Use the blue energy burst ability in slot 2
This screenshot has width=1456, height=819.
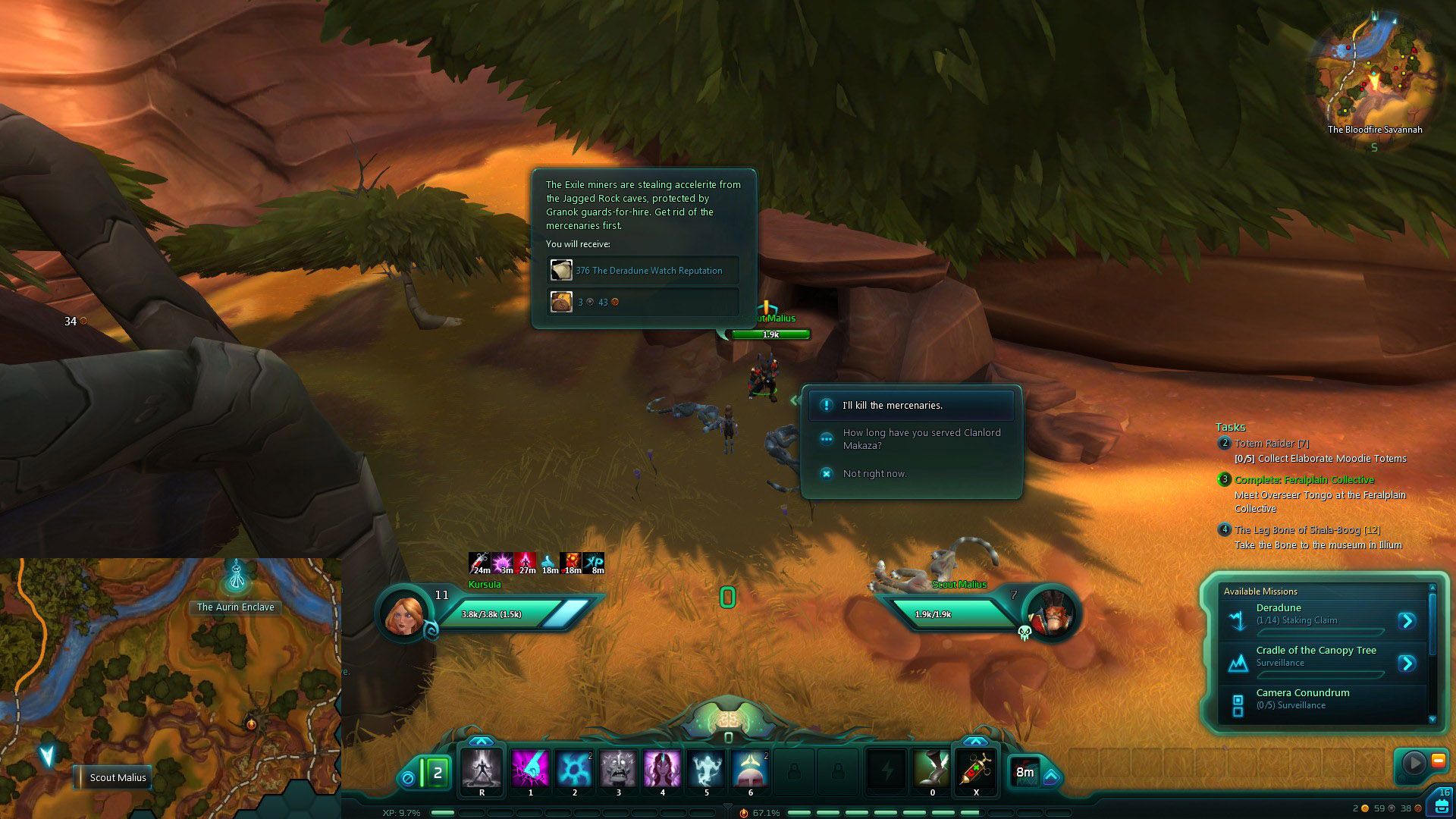point(574,770)
